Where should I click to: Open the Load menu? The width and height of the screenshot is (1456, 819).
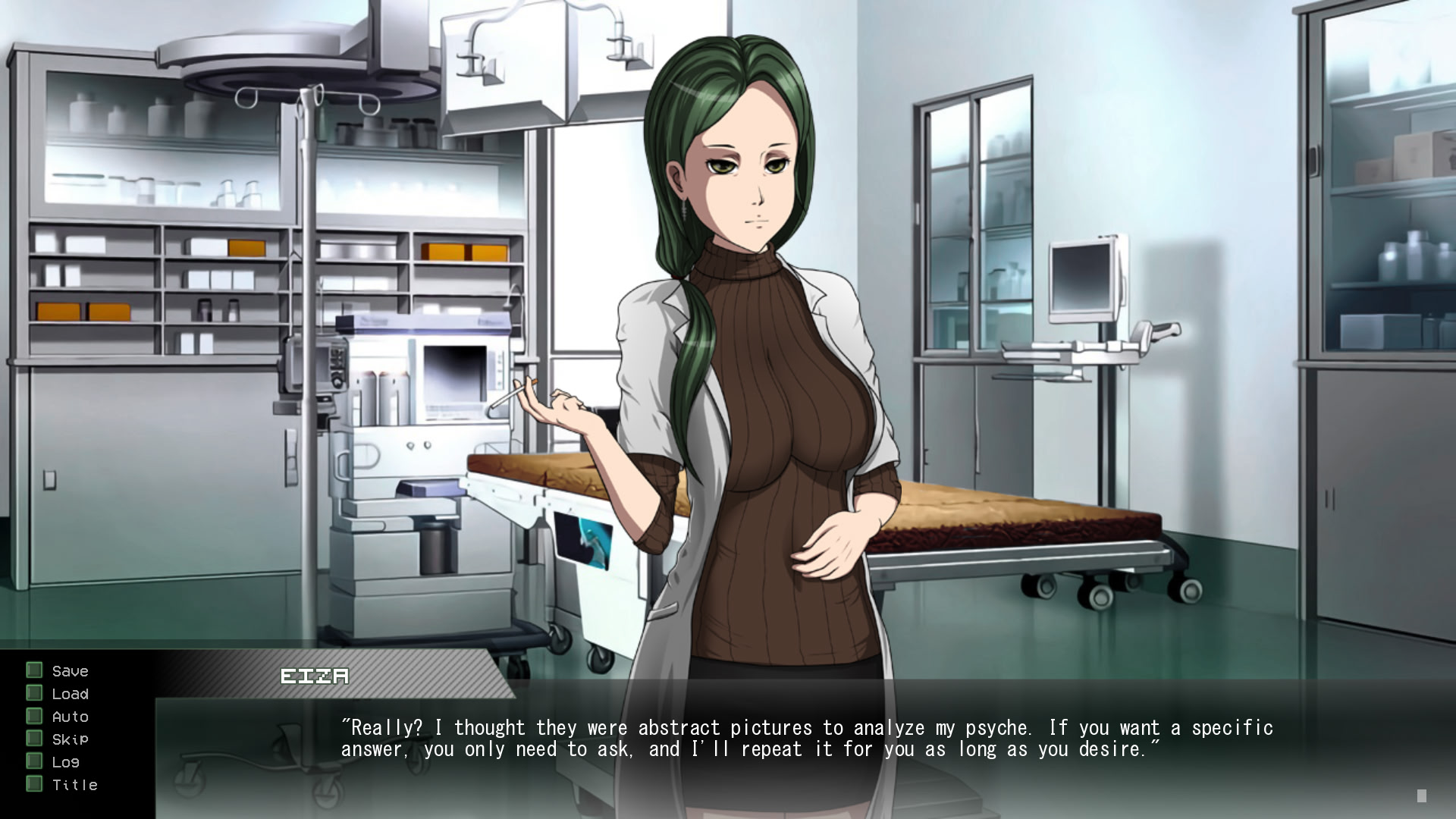pyautogui.click(x=70, y=693)
